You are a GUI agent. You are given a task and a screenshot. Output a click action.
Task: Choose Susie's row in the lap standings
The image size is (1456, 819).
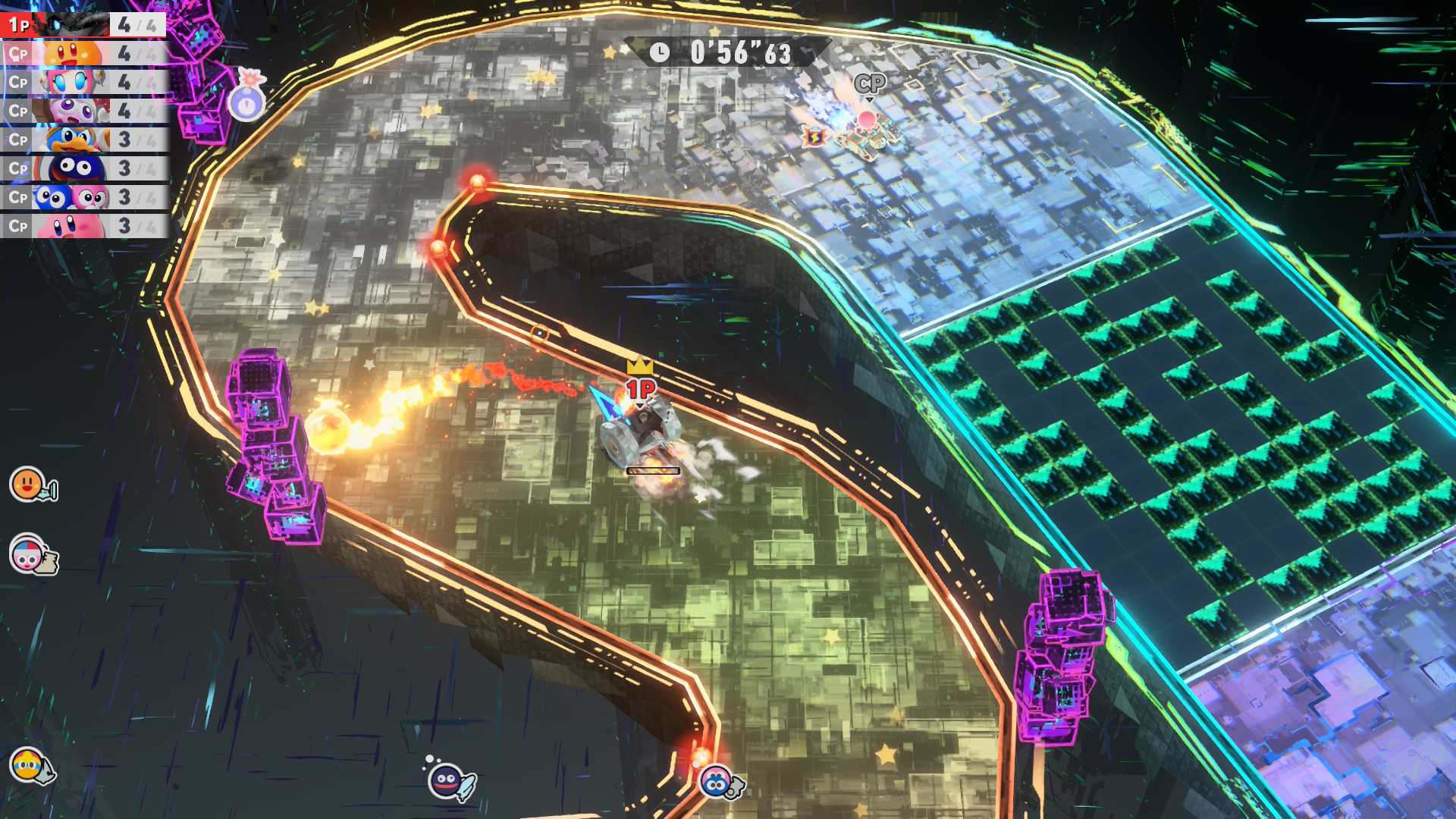coord(83,83)
